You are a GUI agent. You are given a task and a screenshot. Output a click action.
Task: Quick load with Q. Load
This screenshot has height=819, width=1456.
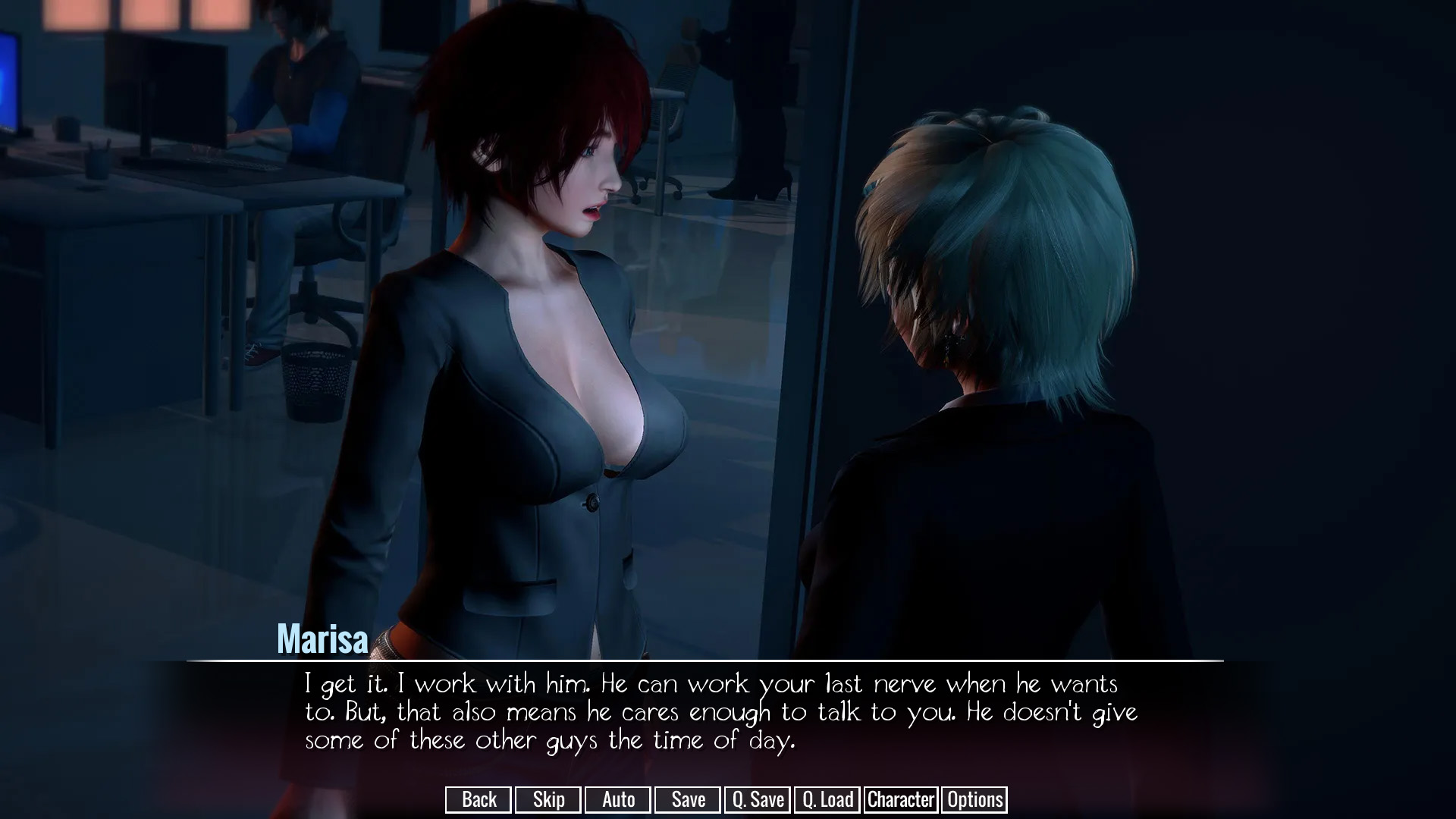827,799
